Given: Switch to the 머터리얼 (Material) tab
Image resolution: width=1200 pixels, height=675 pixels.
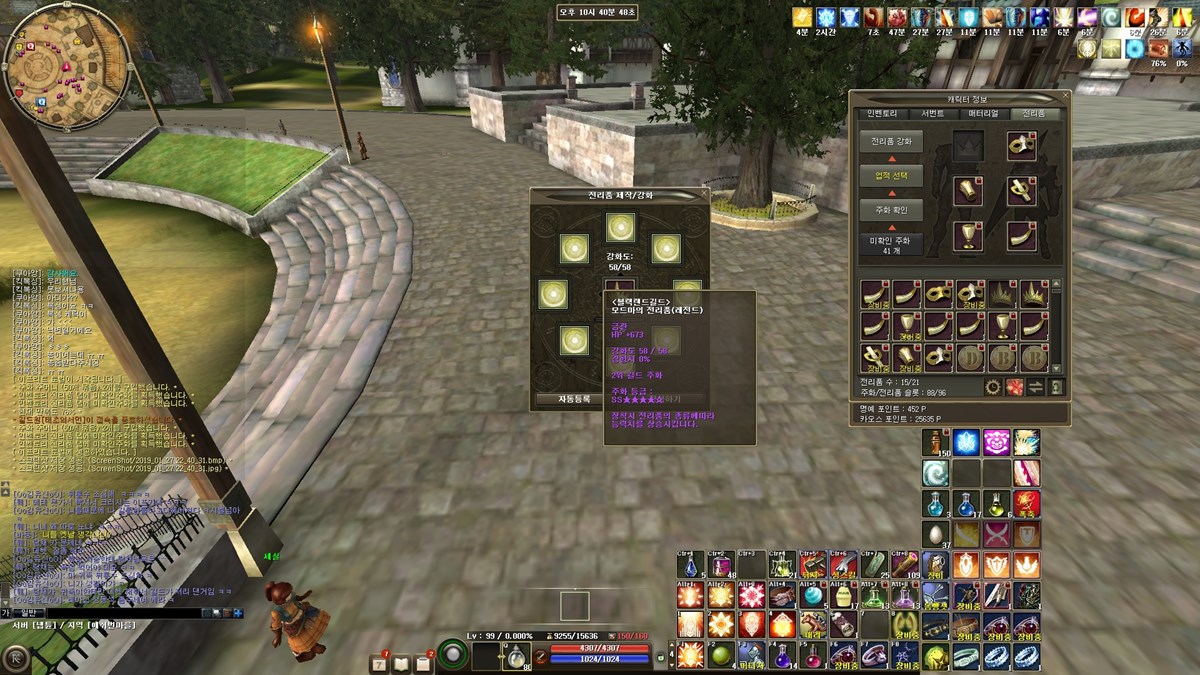Looking at the screenshot, I should click(x=983, y=114).
